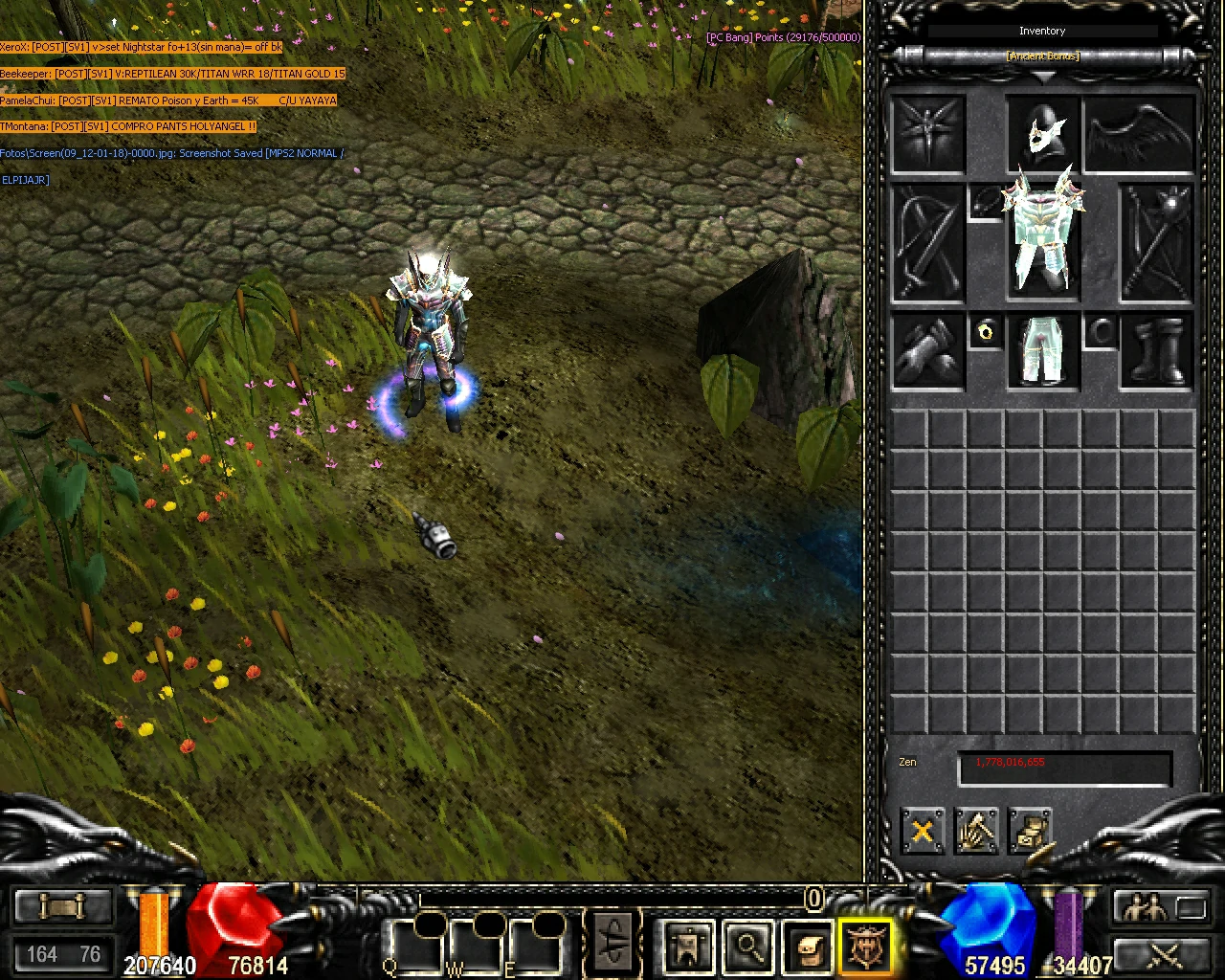Screen dimensions: 1225x980
Task: Click the equipped ring slot
Action: (x=987, y=332)
